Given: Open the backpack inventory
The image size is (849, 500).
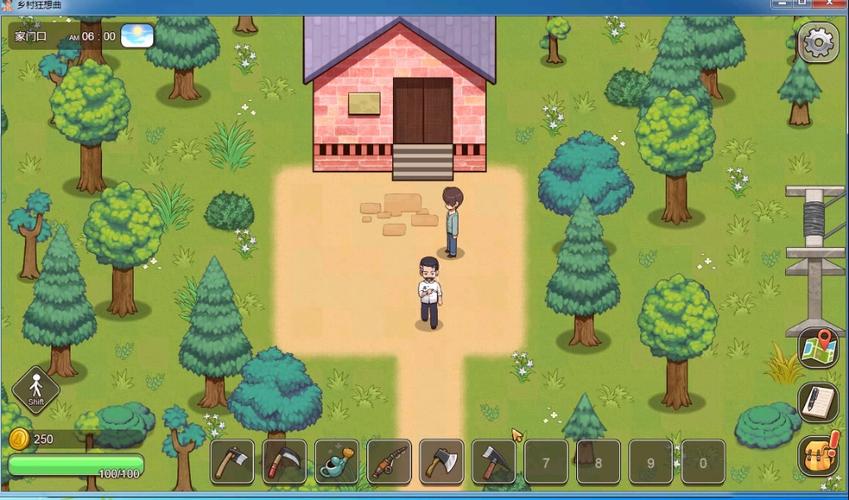Looking at the screenshot, I should (818, 455).
